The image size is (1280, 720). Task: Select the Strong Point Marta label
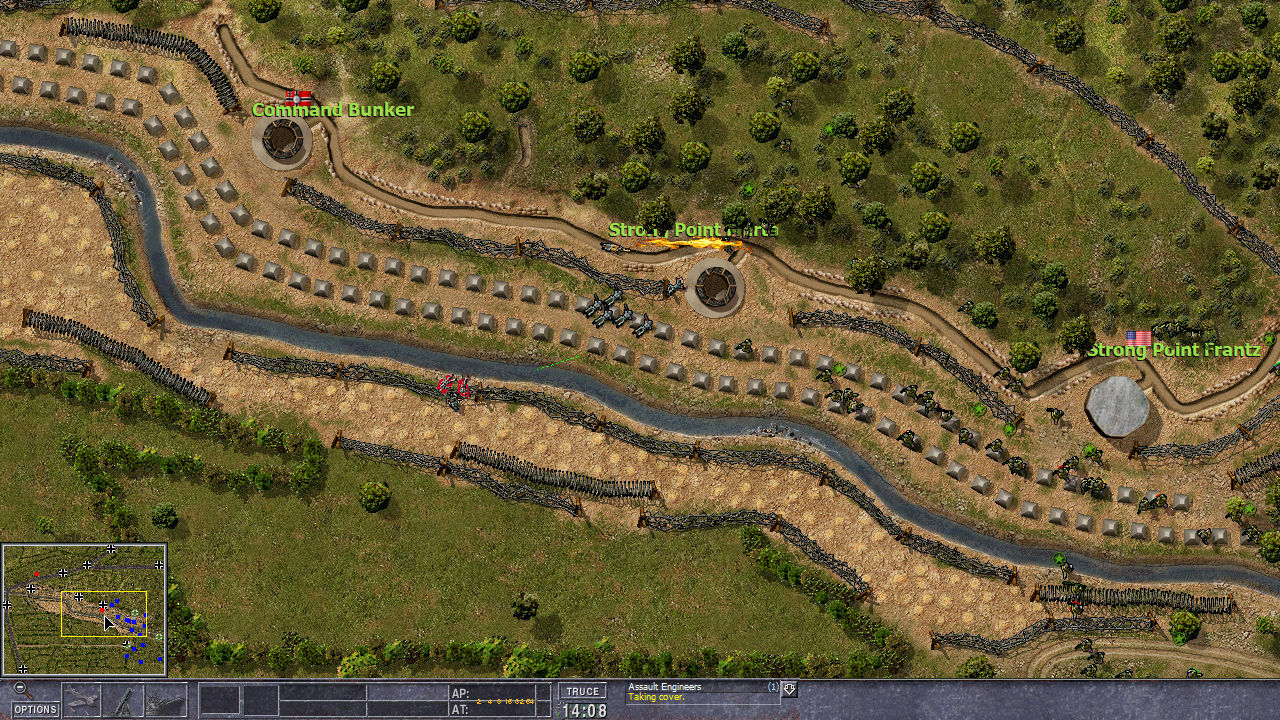pos(690,230)
